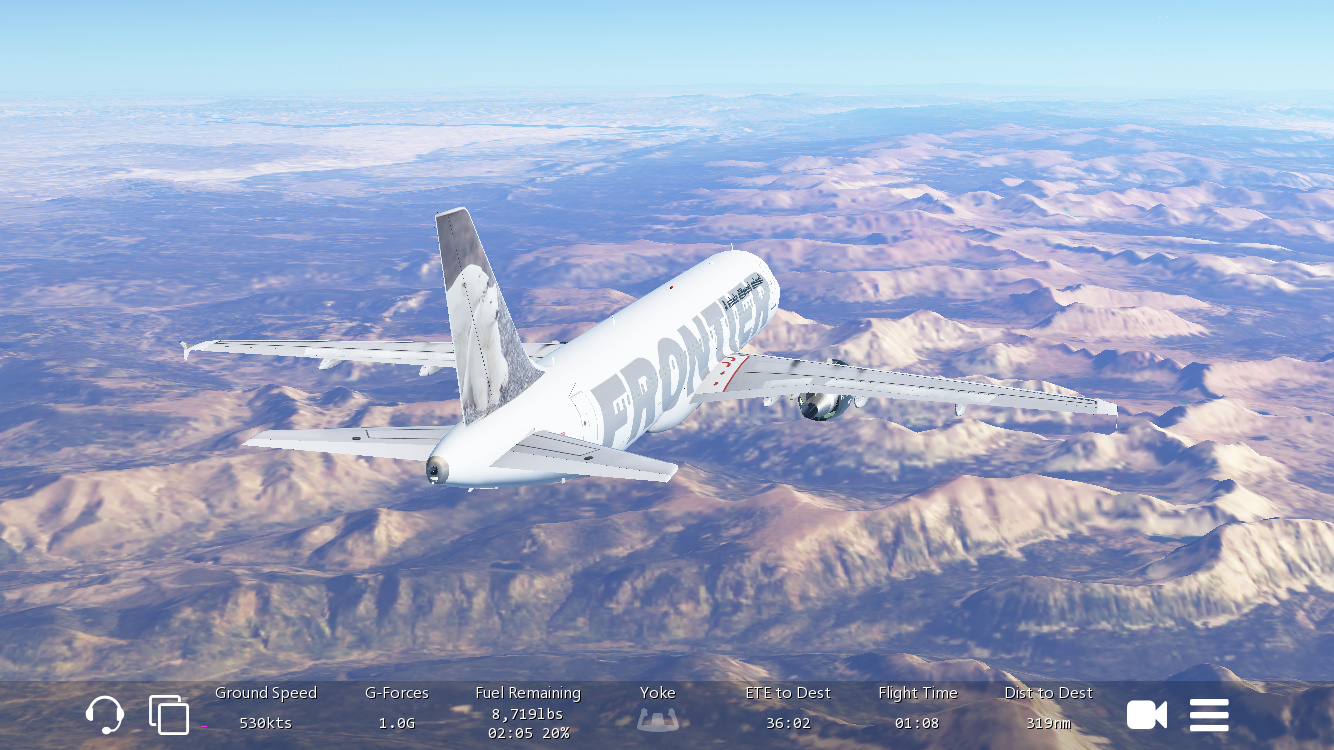Screen dimensions: 1334x750
Task: Select the Yoke control indicator
Action: (x=658, y=719)
